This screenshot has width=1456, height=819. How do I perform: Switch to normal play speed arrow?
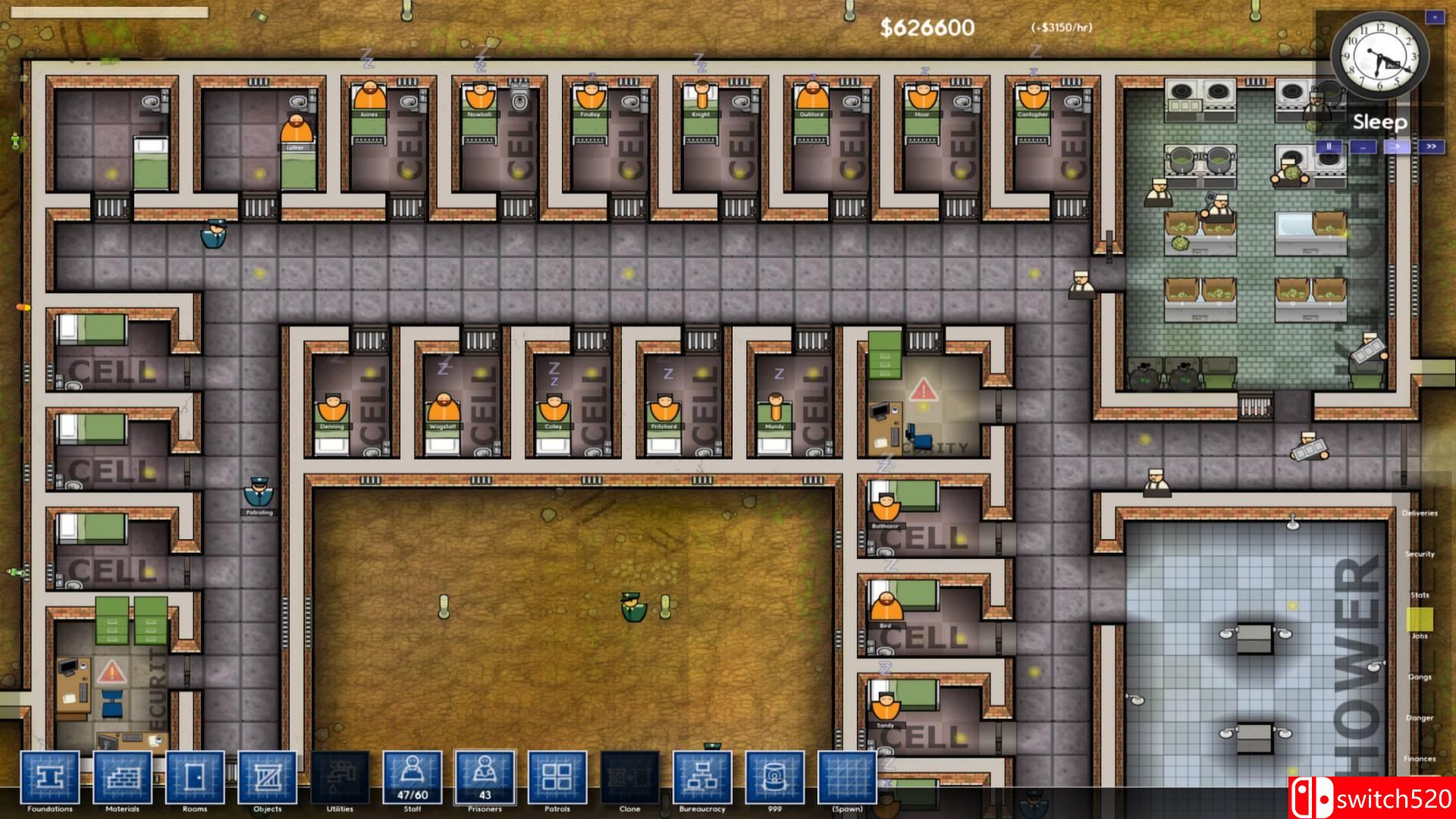(1397, 147)
